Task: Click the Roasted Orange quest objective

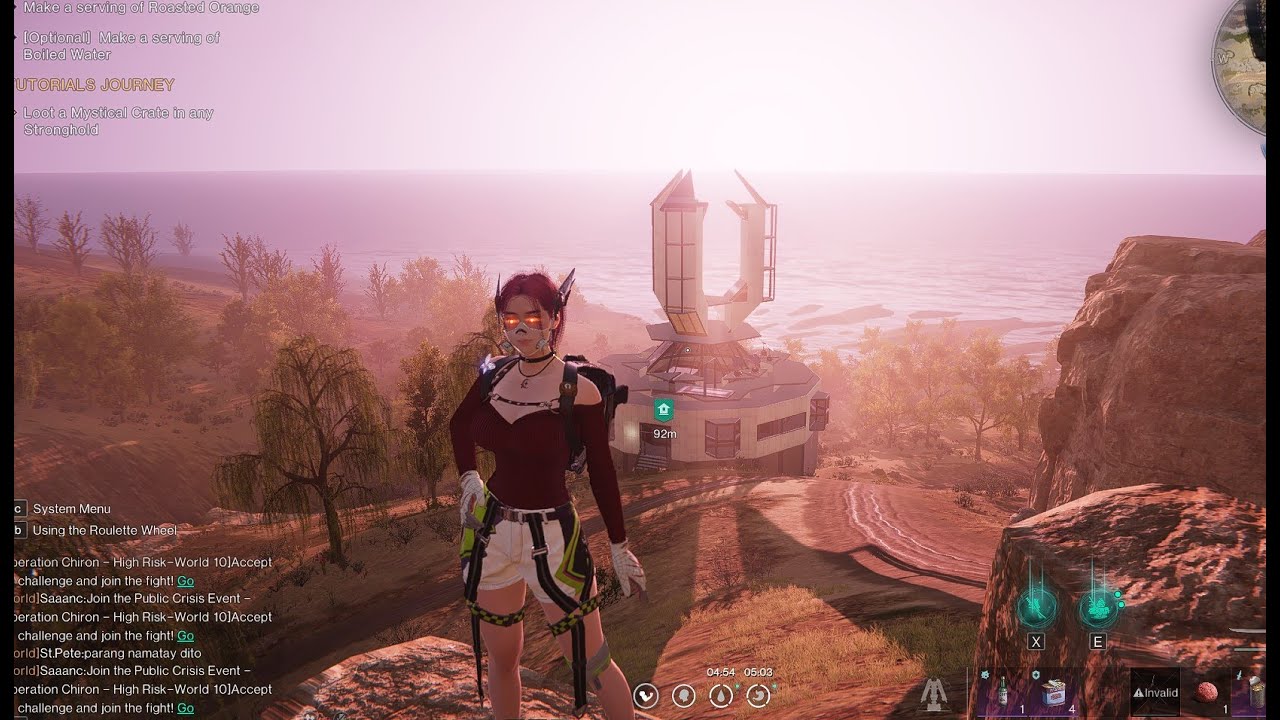Action: pos(141,8)
